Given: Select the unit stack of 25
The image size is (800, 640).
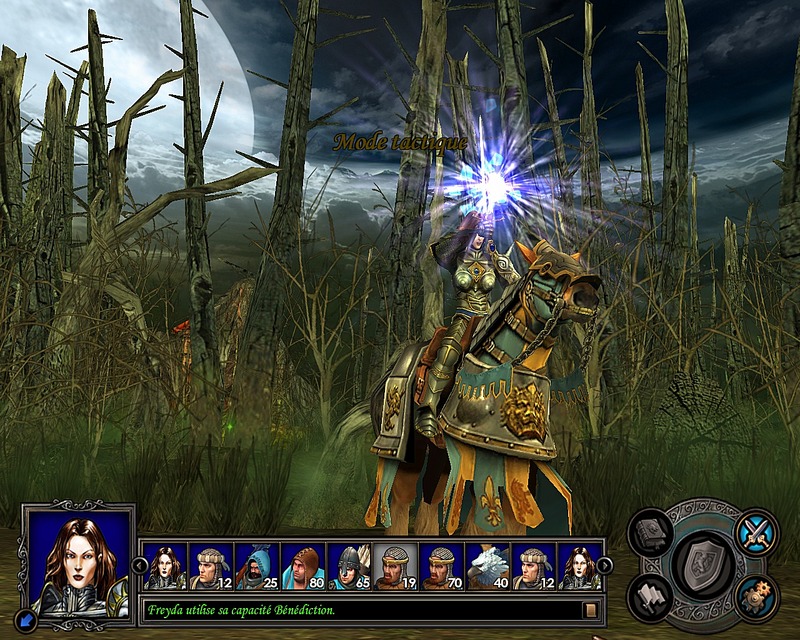Looking at the screenshot, I should click(257, 566).
